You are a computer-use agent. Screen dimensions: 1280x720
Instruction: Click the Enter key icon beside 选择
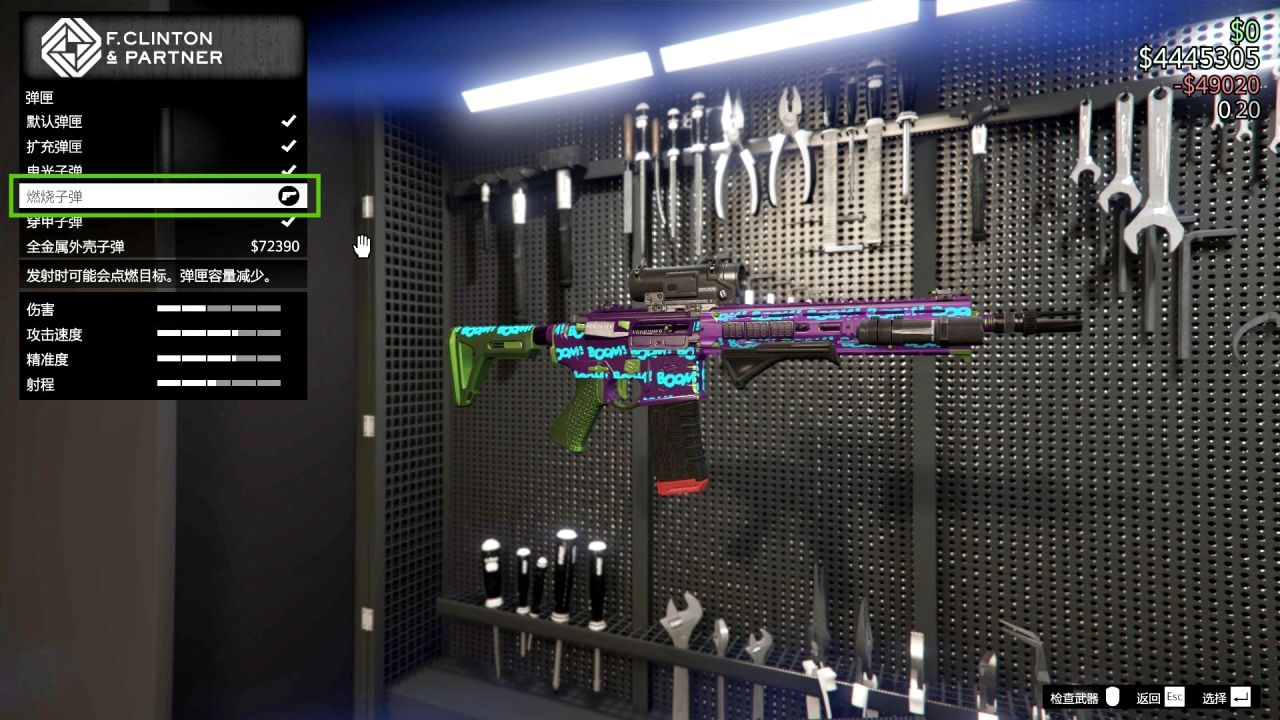click(1240, 697)
